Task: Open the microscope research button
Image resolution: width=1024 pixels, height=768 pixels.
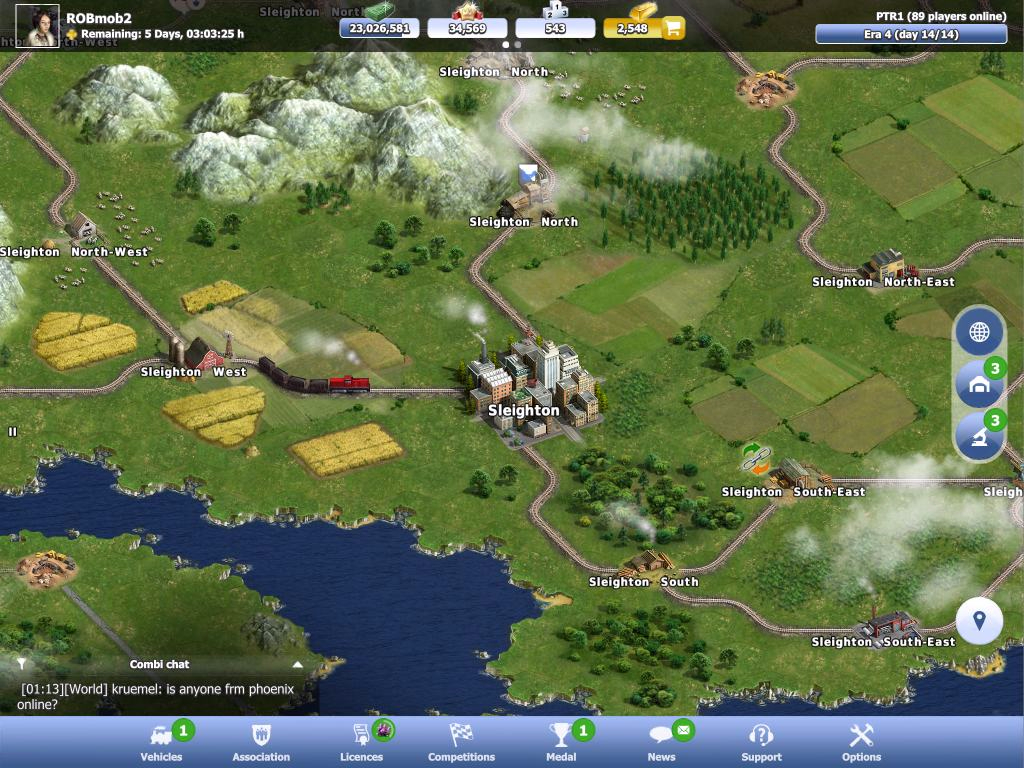Action: [x=979, y=437]
